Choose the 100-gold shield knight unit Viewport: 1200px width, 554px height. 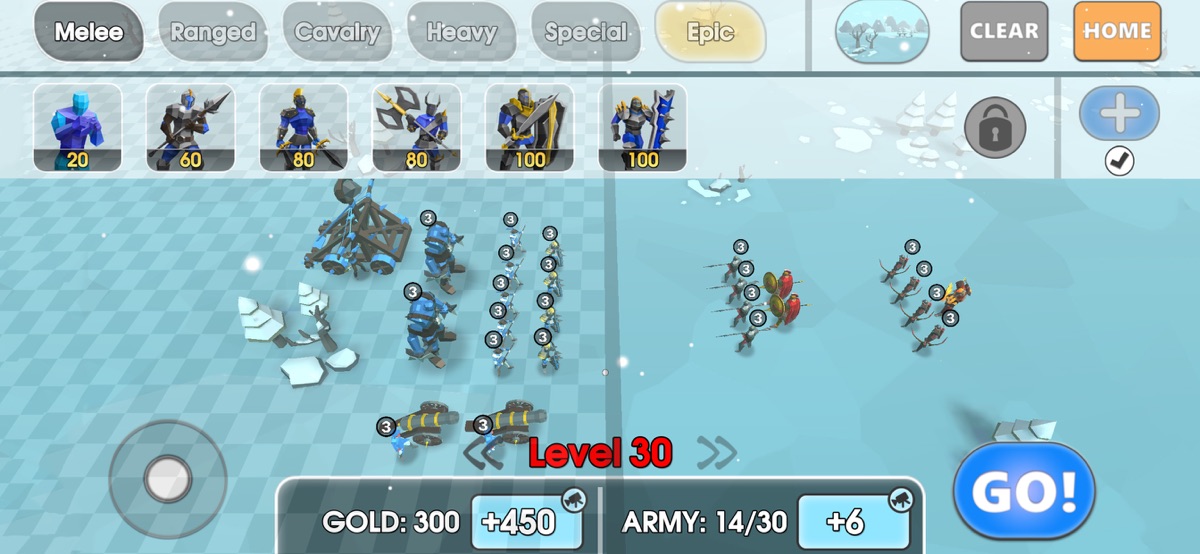coord(530,127)
